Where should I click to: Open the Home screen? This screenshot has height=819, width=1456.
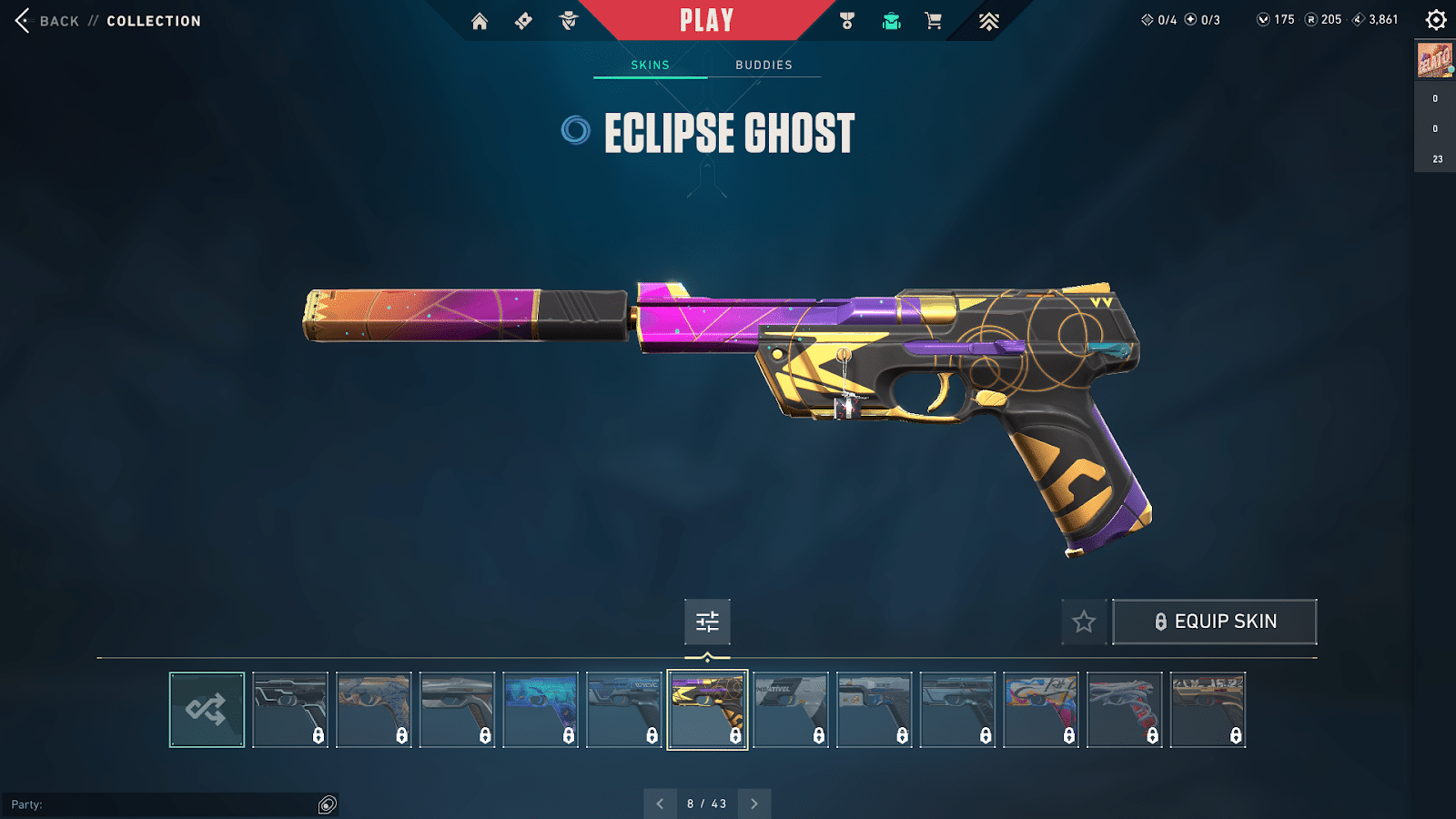[481, 19]
